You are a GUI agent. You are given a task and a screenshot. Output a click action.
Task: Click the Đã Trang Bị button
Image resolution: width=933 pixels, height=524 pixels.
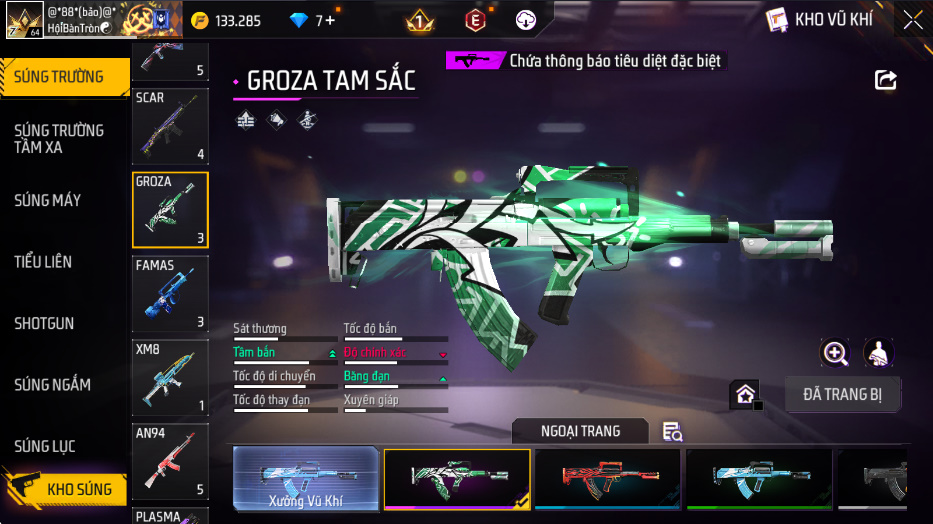pos(842,394)
